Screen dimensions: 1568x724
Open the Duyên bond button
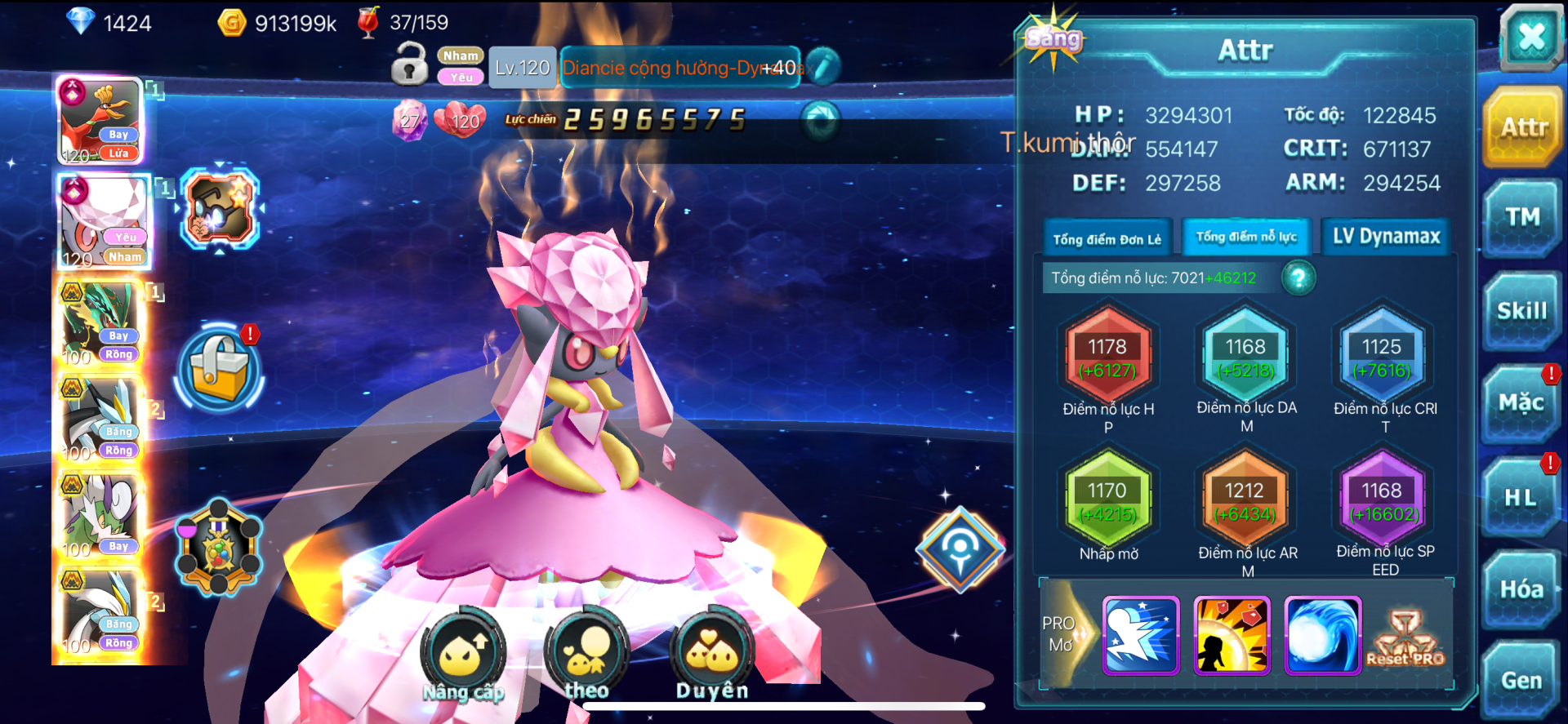coord(711,654)
